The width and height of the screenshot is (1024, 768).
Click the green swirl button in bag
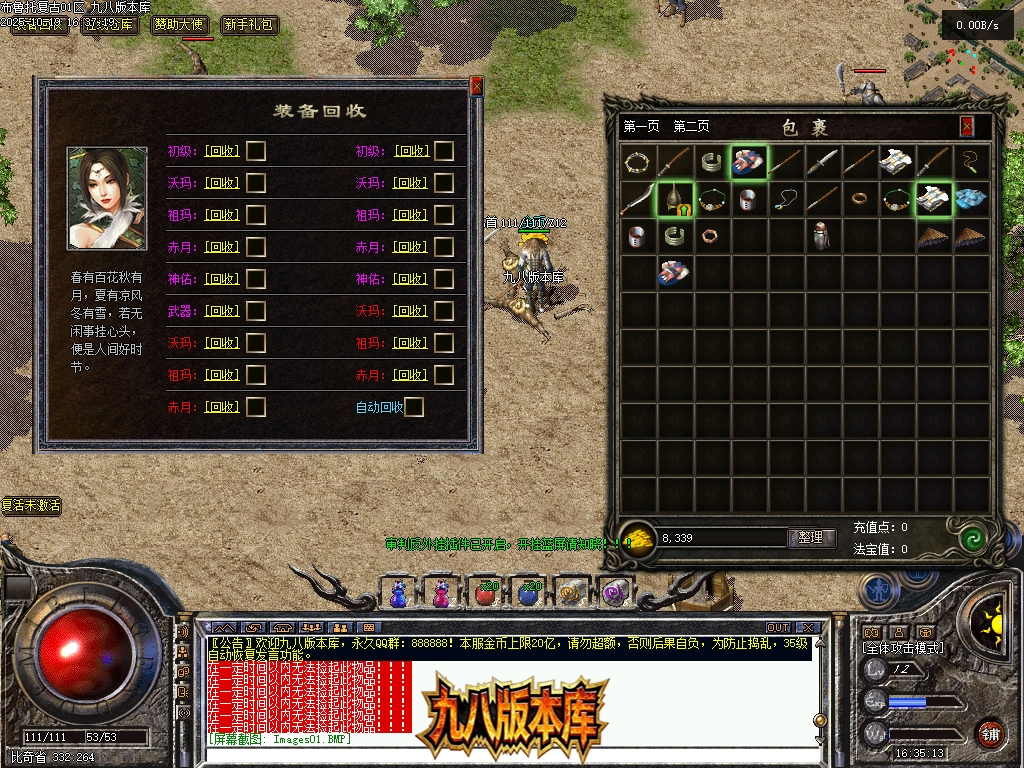click(970, 539)
